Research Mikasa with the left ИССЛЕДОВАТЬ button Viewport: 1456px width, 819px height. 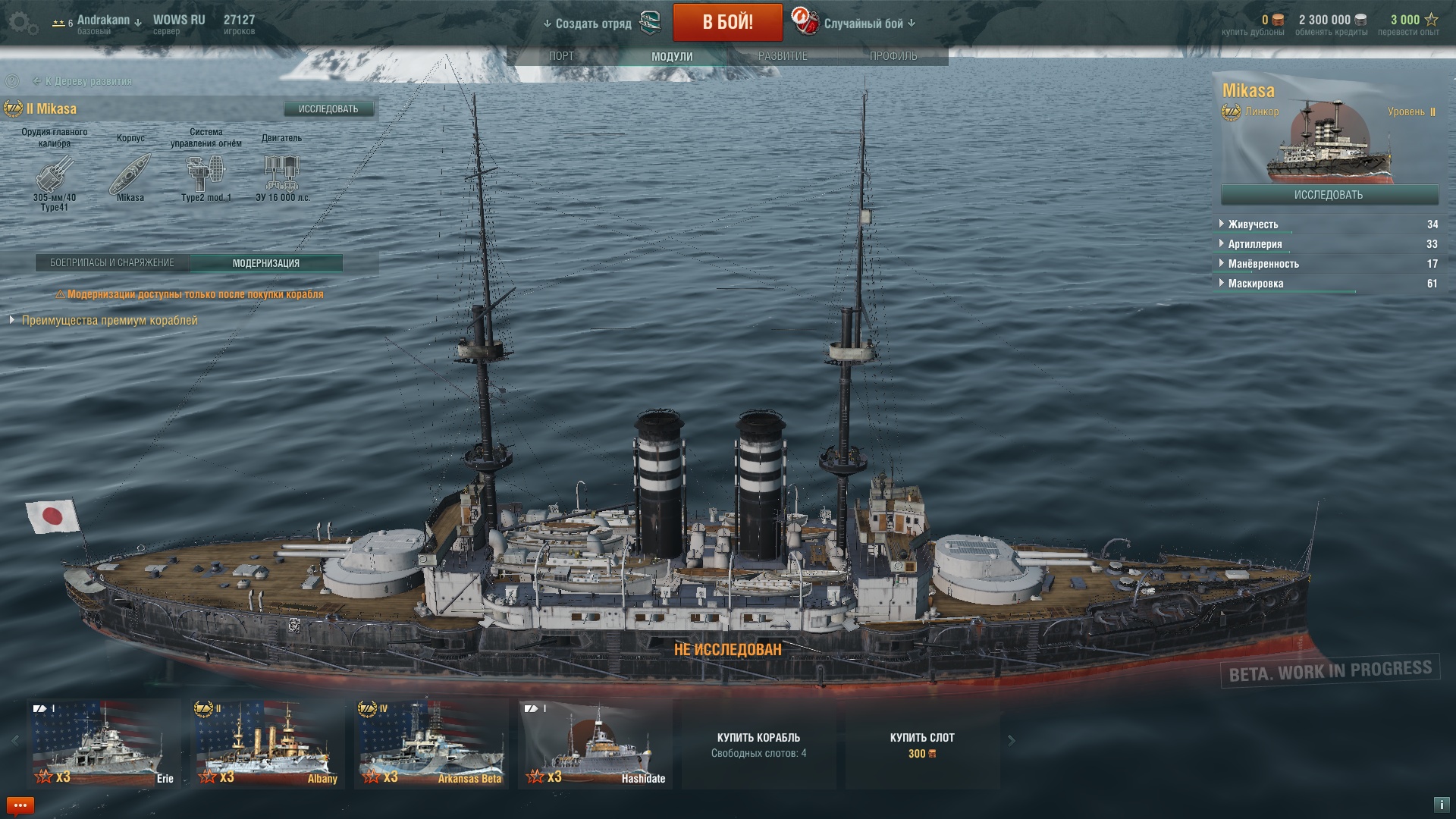click(328, 109)
